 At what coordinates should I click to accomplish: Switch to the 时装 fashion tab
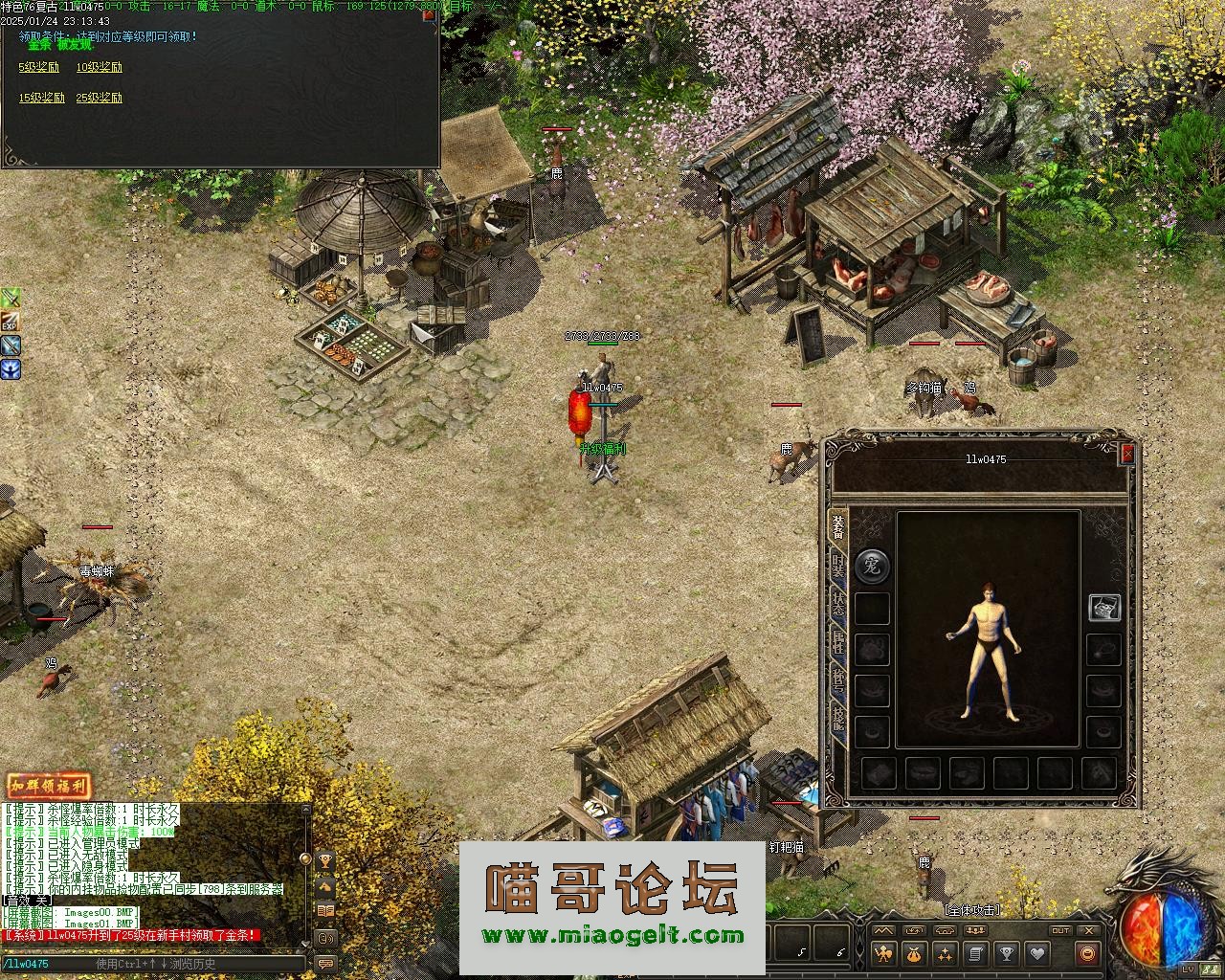838,565
